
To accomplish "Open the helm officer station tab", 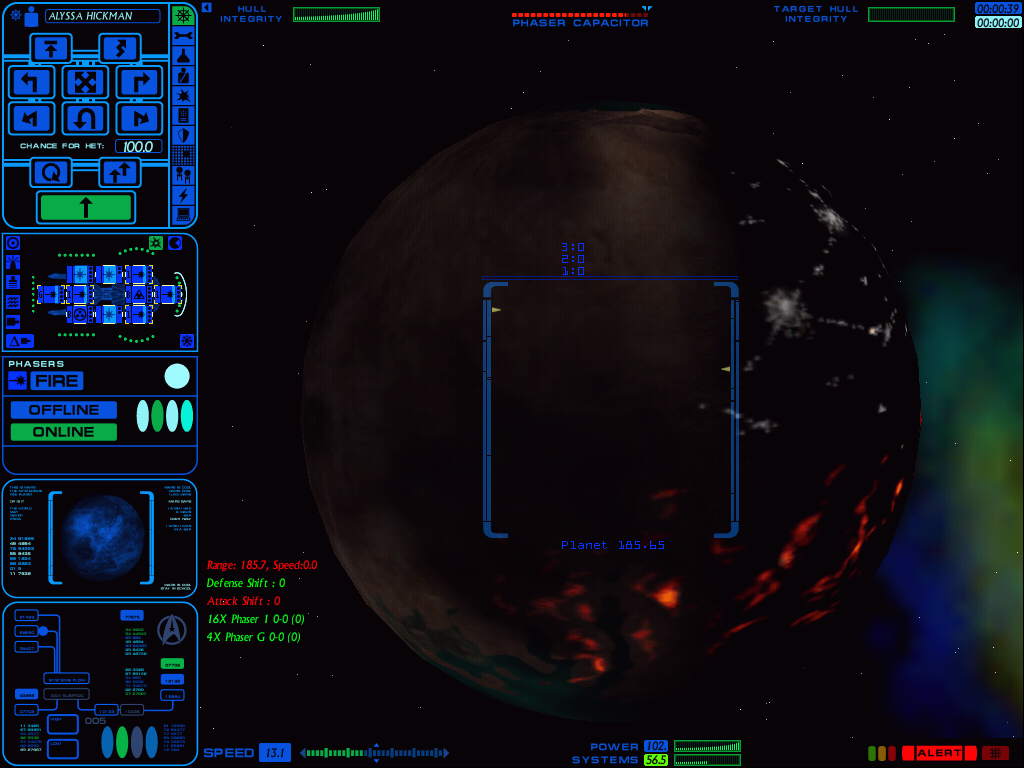I will pos(183,16).
